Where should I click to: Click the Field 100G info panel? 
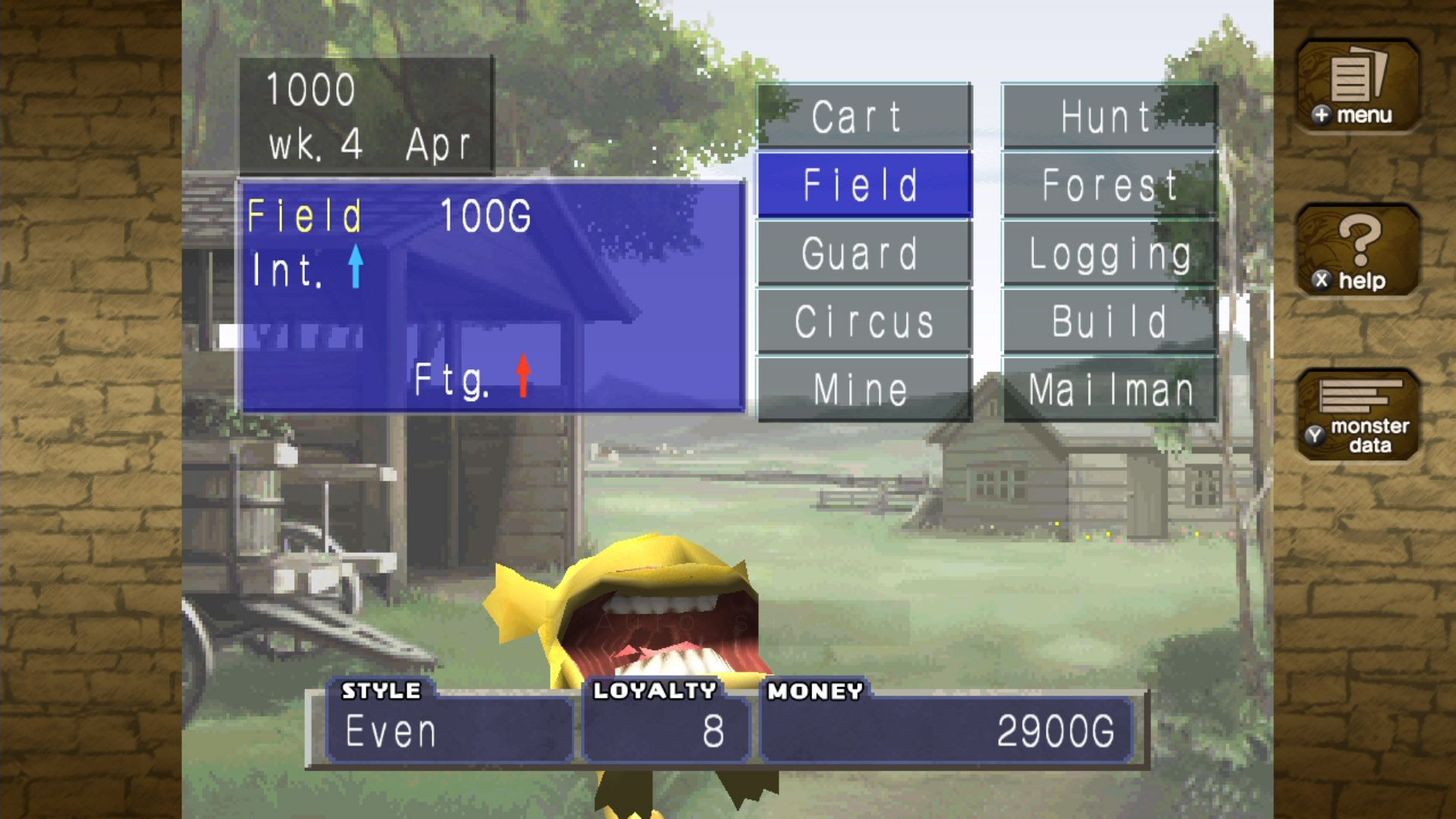(489, 296)
